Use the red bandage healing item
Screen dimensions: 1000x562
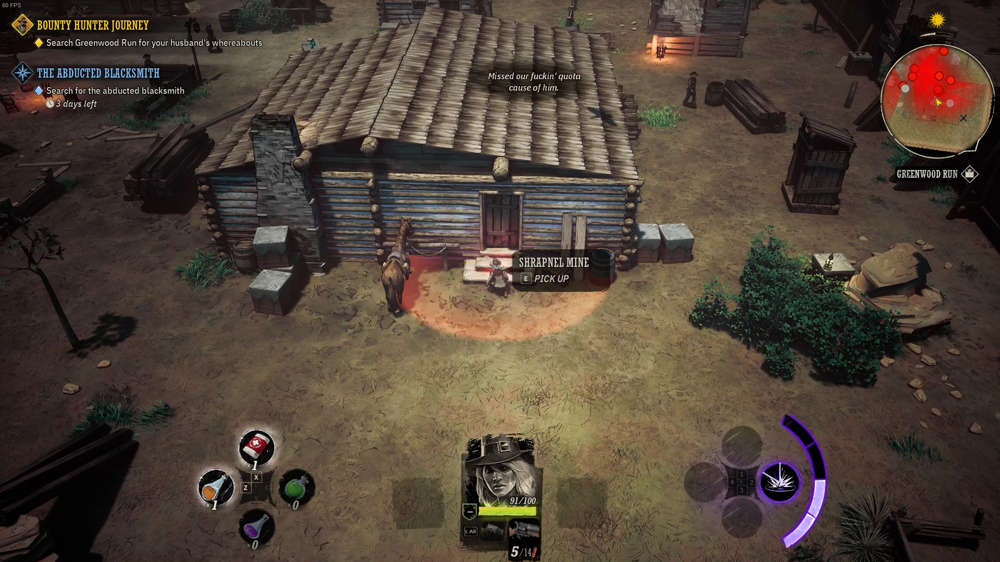[x=257, y=448]
